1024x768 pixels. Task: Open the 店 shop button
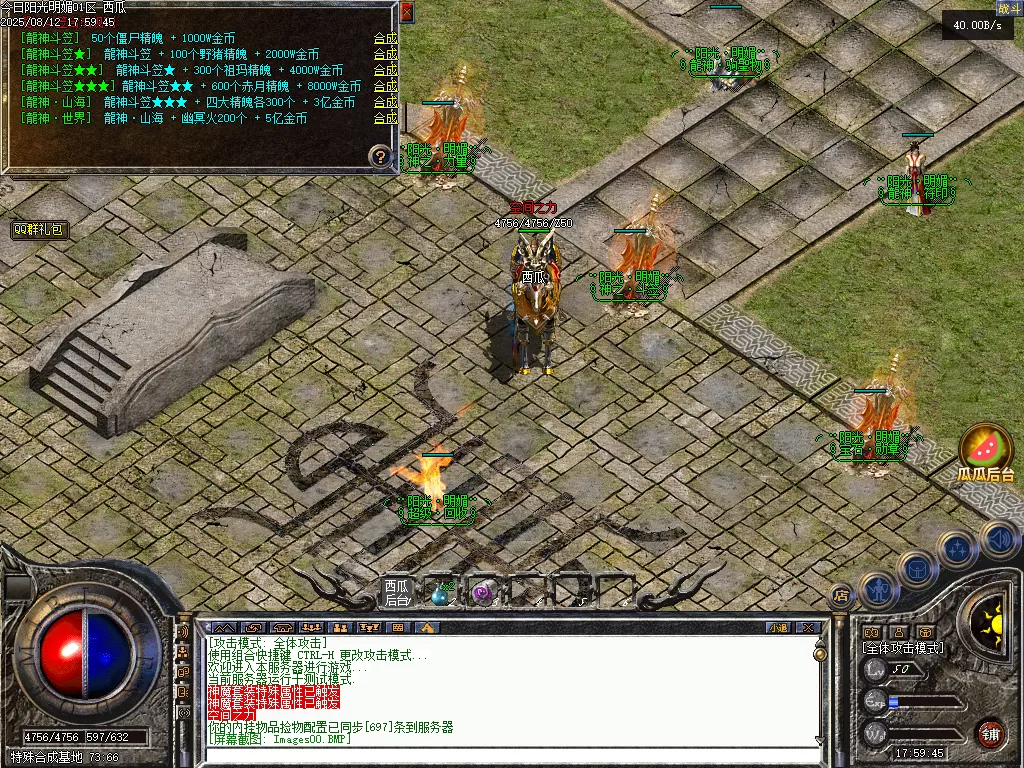pos(841,595)
